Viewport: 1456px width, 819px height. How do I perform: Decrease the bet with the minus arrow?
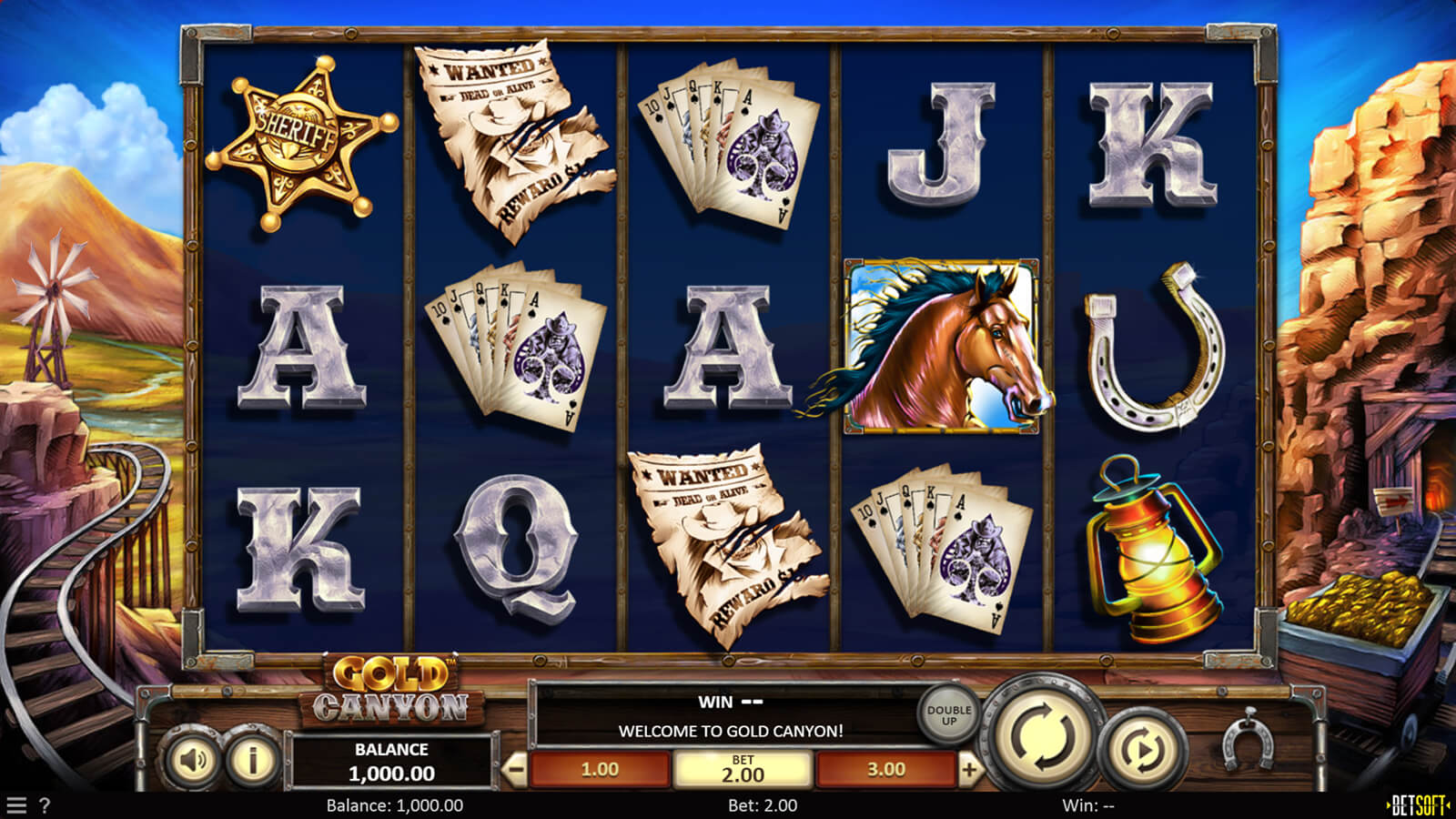click(515, 770)
